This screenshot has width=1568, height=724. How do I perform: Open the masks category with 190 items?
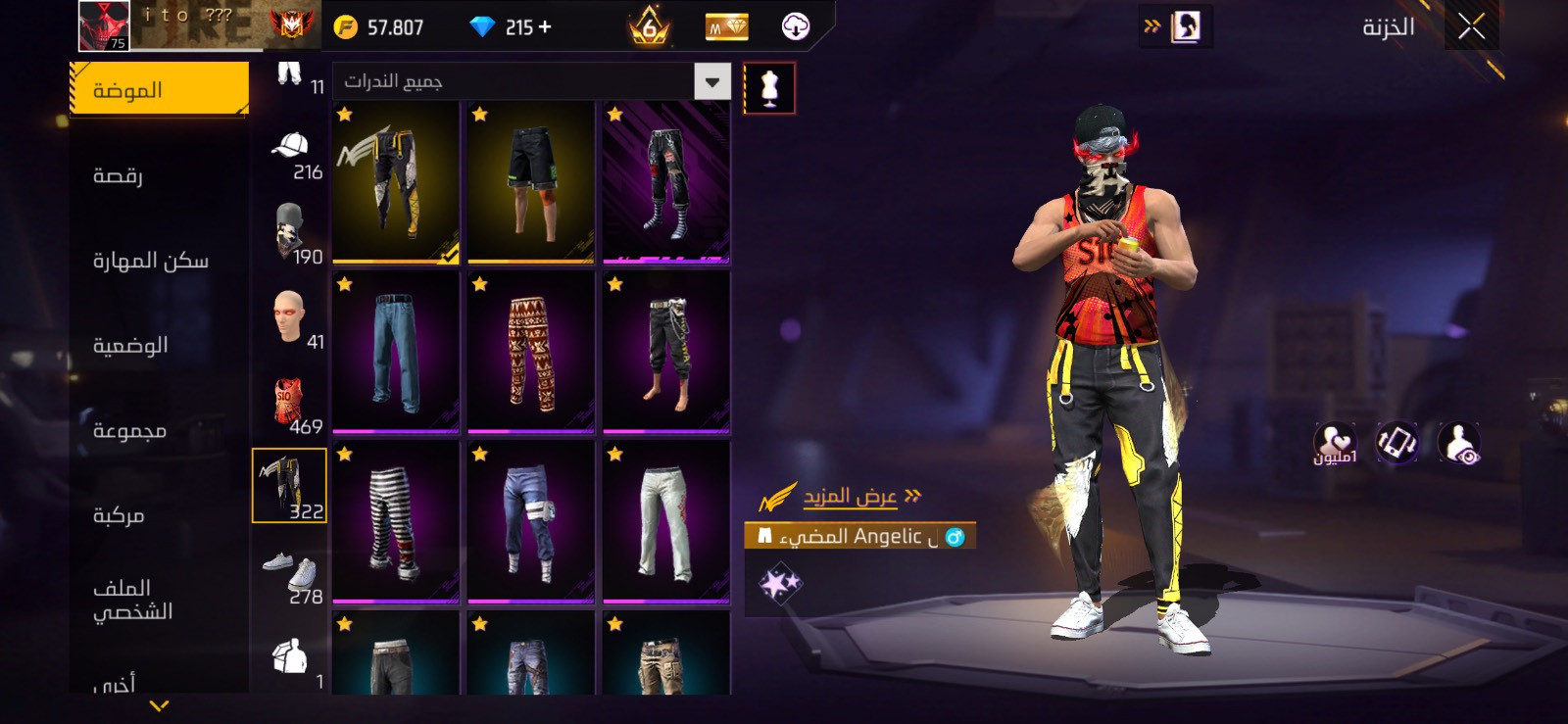[x=291, y=235]
